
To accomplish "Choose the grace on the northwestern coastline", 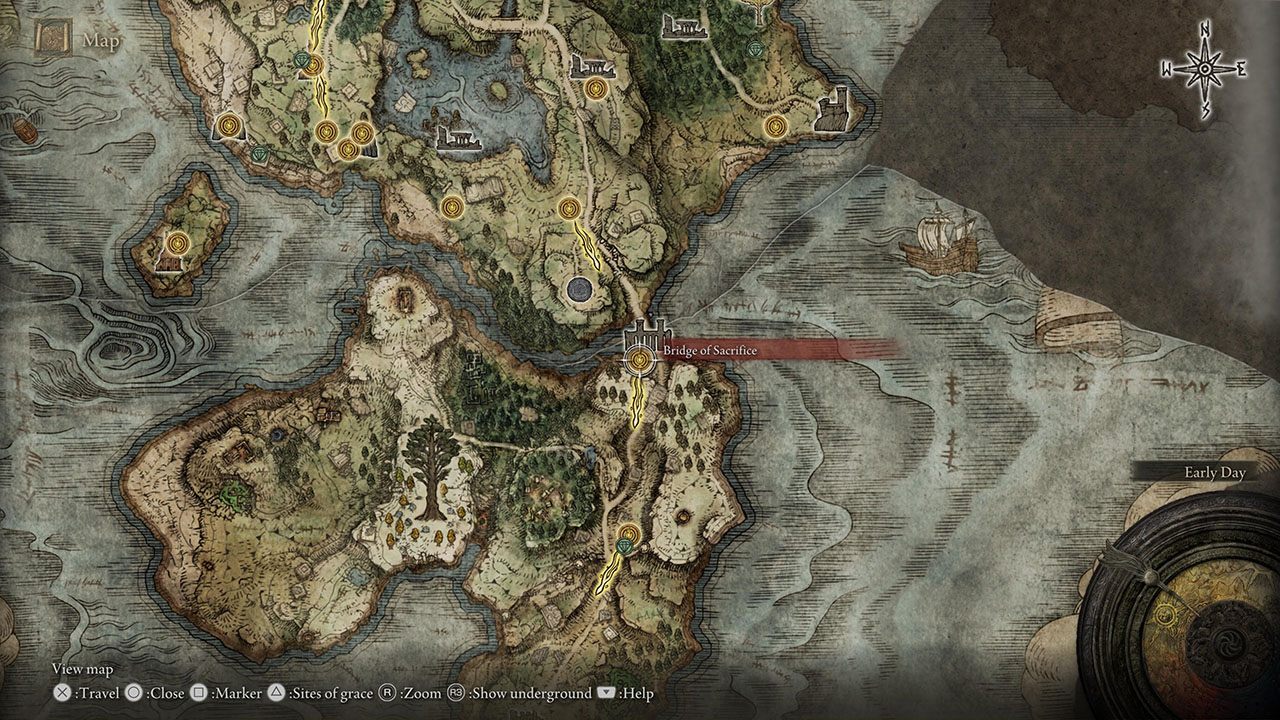I will tap(230, 124).
